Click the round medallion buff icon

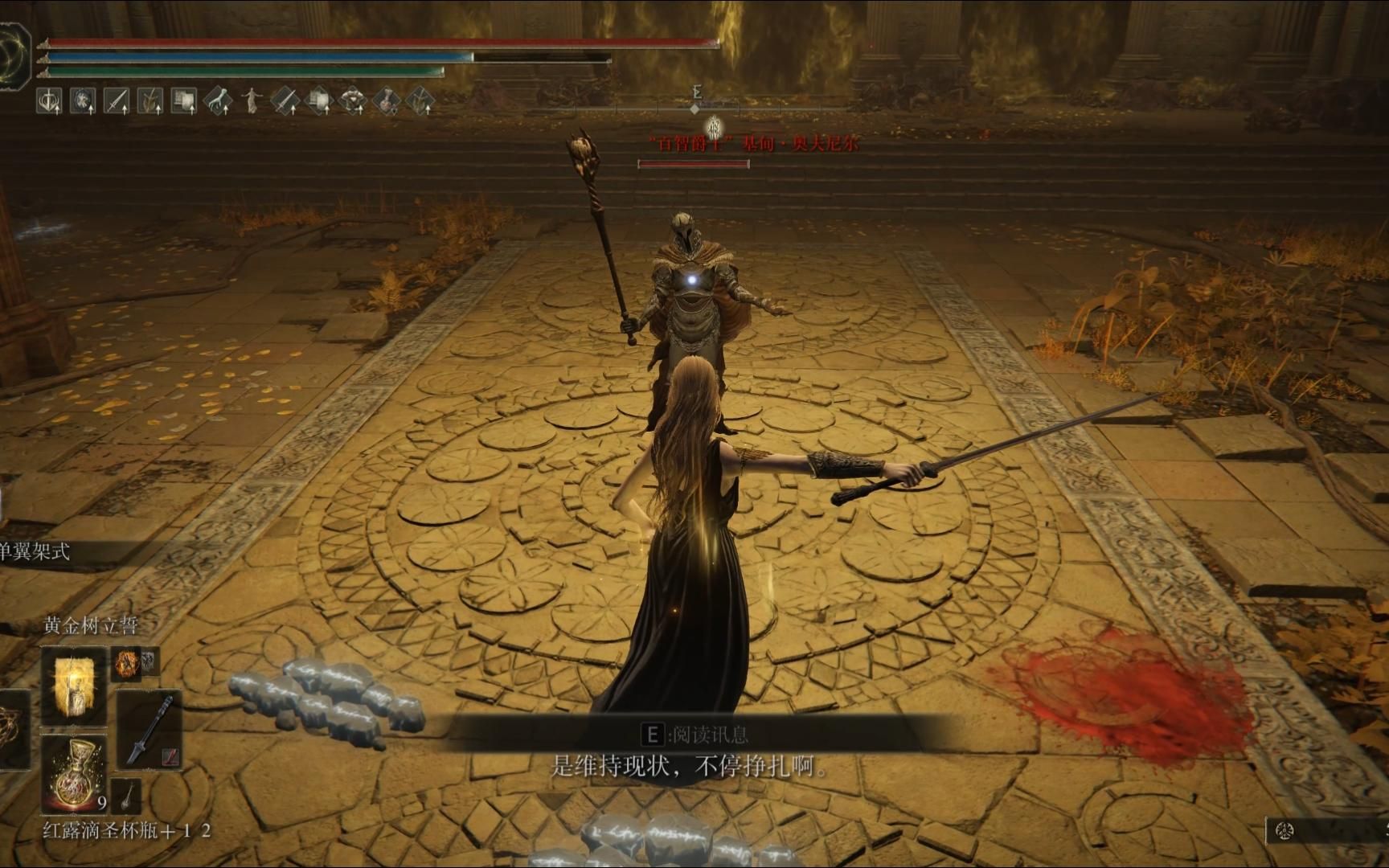(x=83, y=101)
